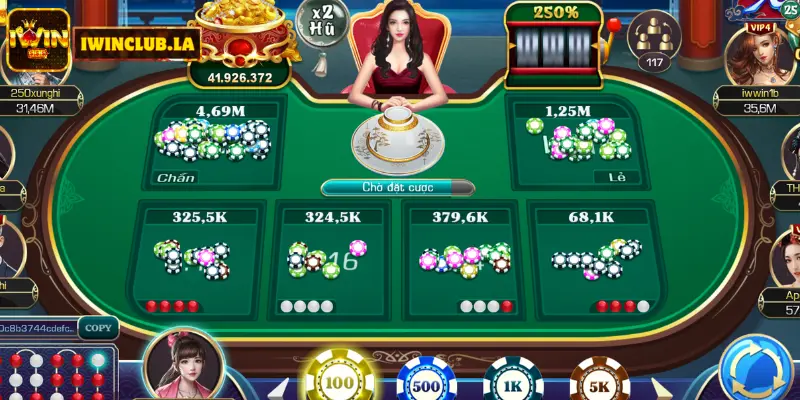Bet on three red one white area
800x400 pixels.
[592, 255]
